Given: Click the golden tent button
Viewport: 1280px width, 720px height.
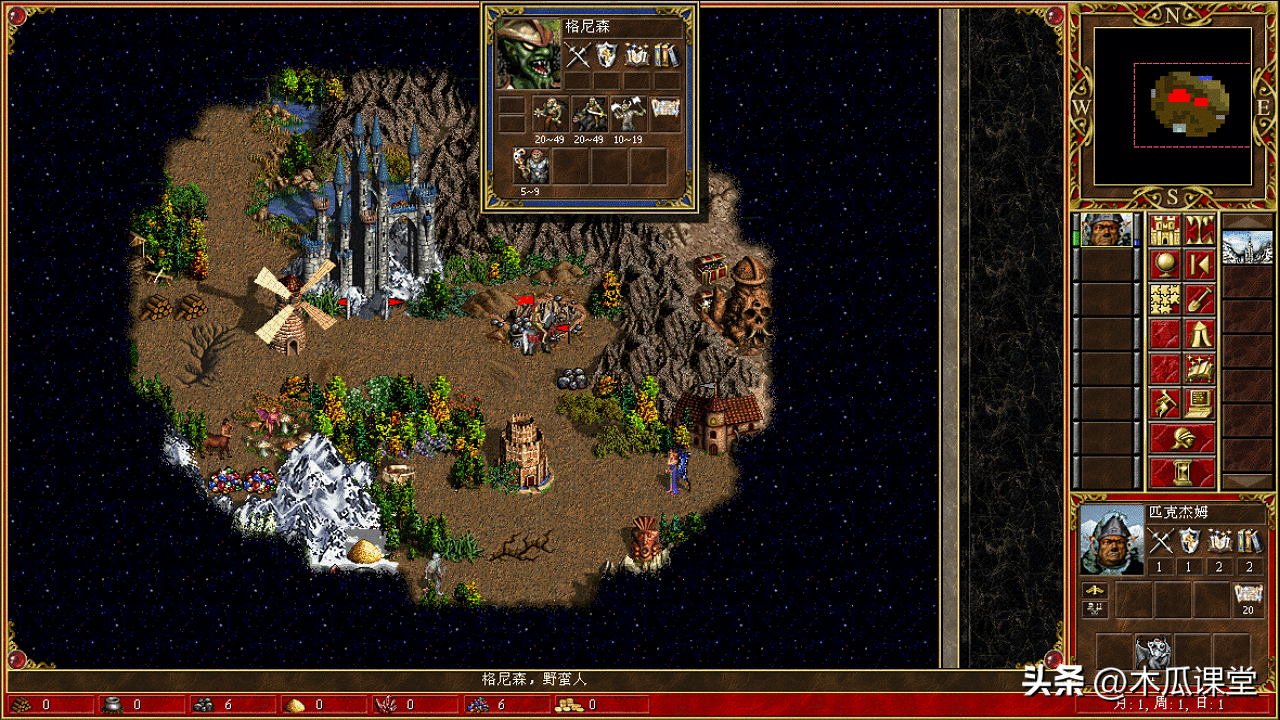Looking at the screenshot, I should pos(1199,333).
